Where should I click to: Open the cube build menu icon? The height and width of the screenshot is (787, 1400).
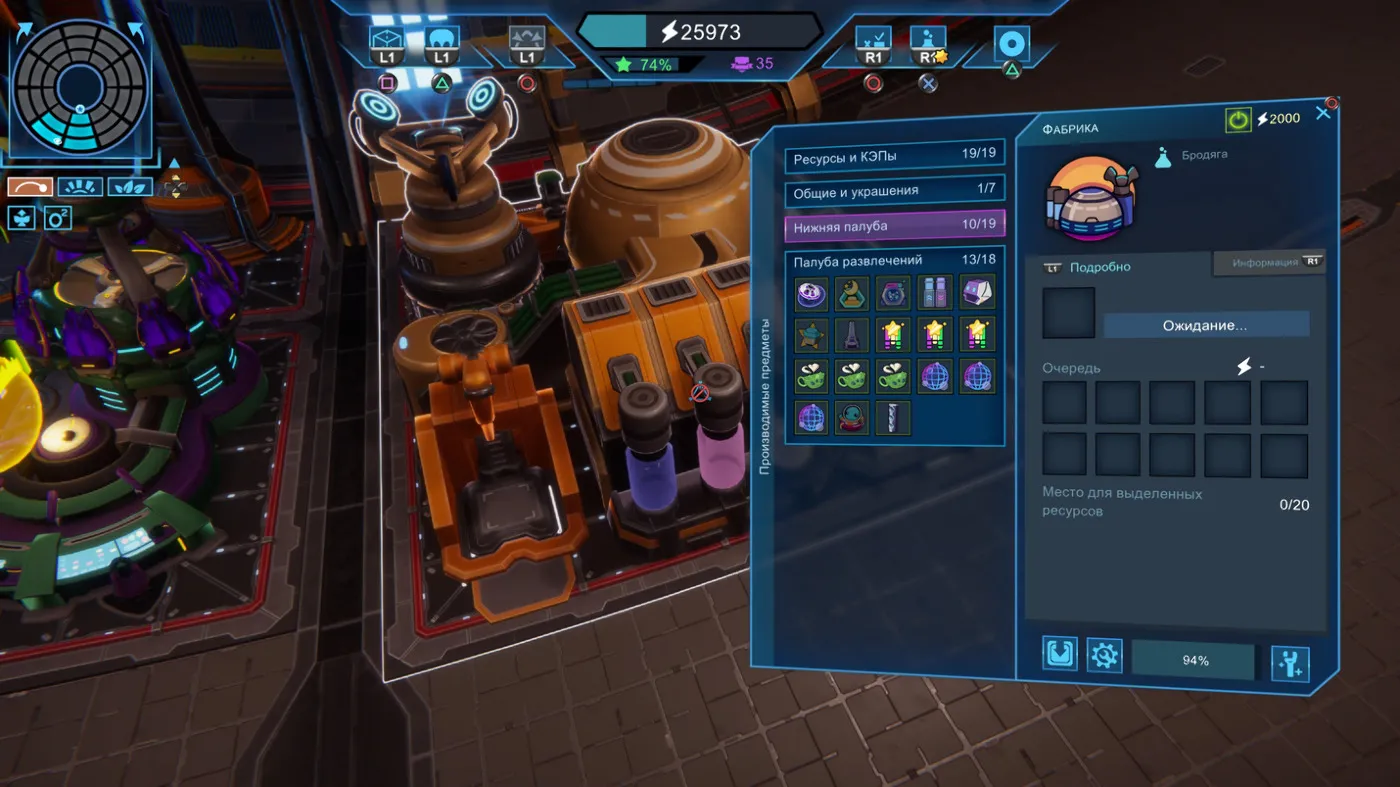[386, 42]
